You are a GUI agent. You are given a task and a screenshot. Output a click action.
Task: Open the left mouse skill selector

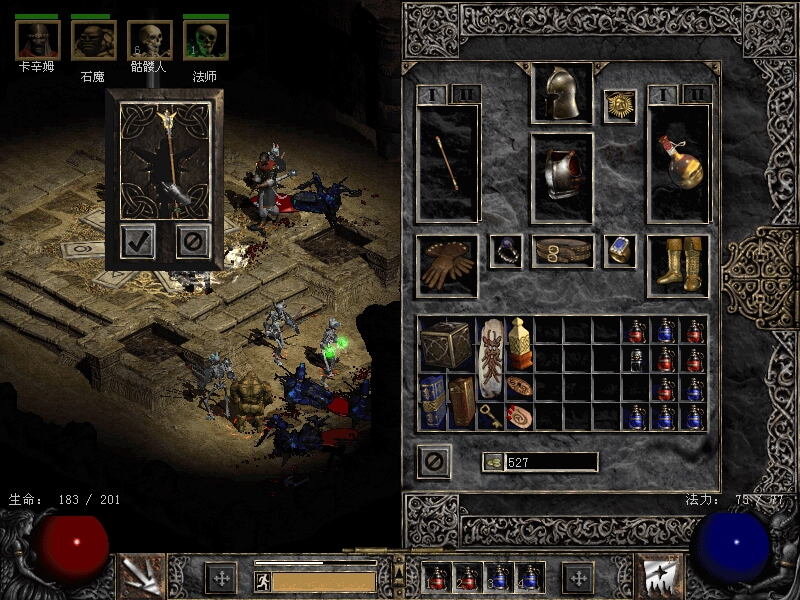(x=141, y=577)
